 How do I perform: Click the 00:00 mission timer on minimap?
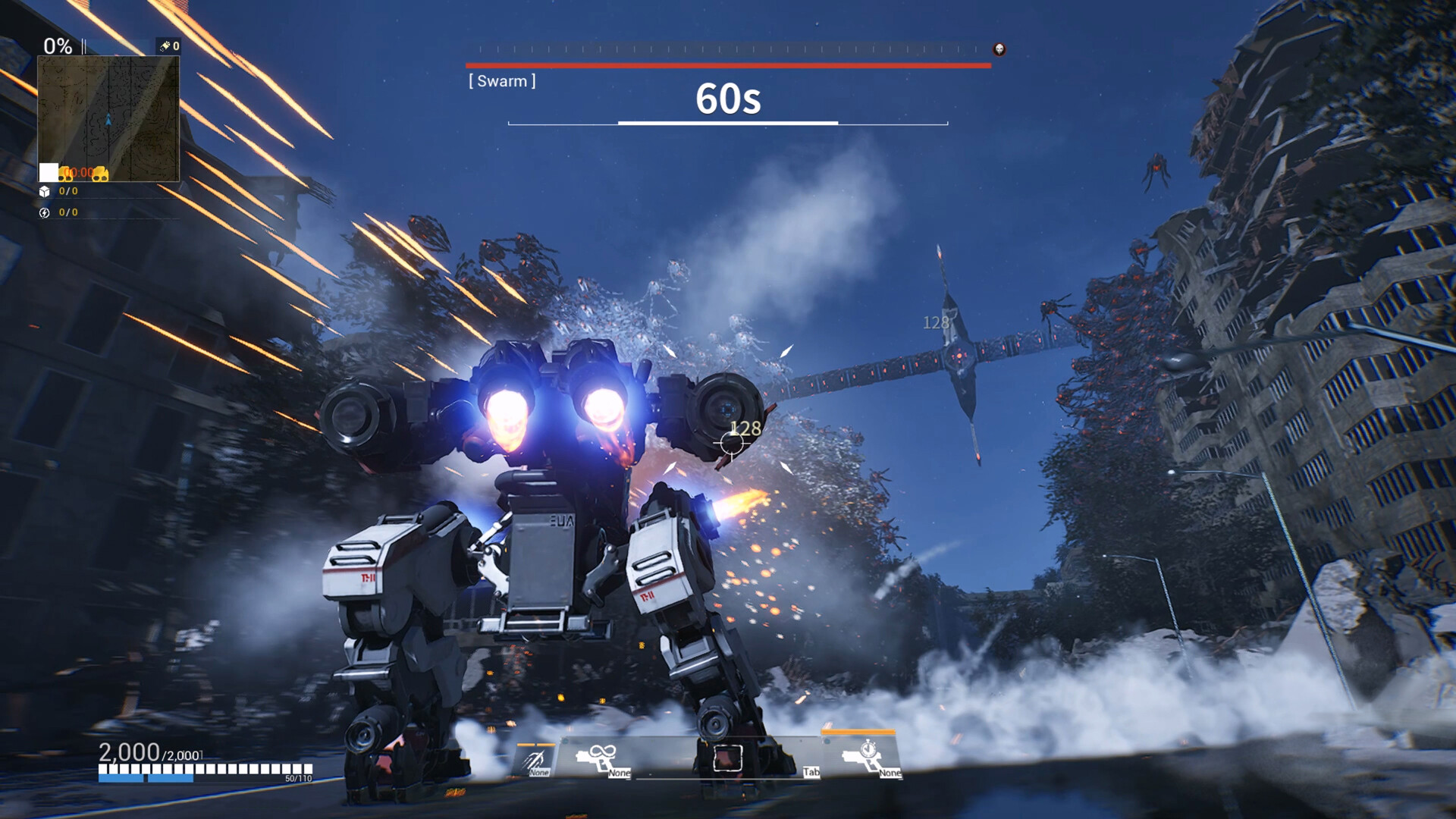[79, 172]
